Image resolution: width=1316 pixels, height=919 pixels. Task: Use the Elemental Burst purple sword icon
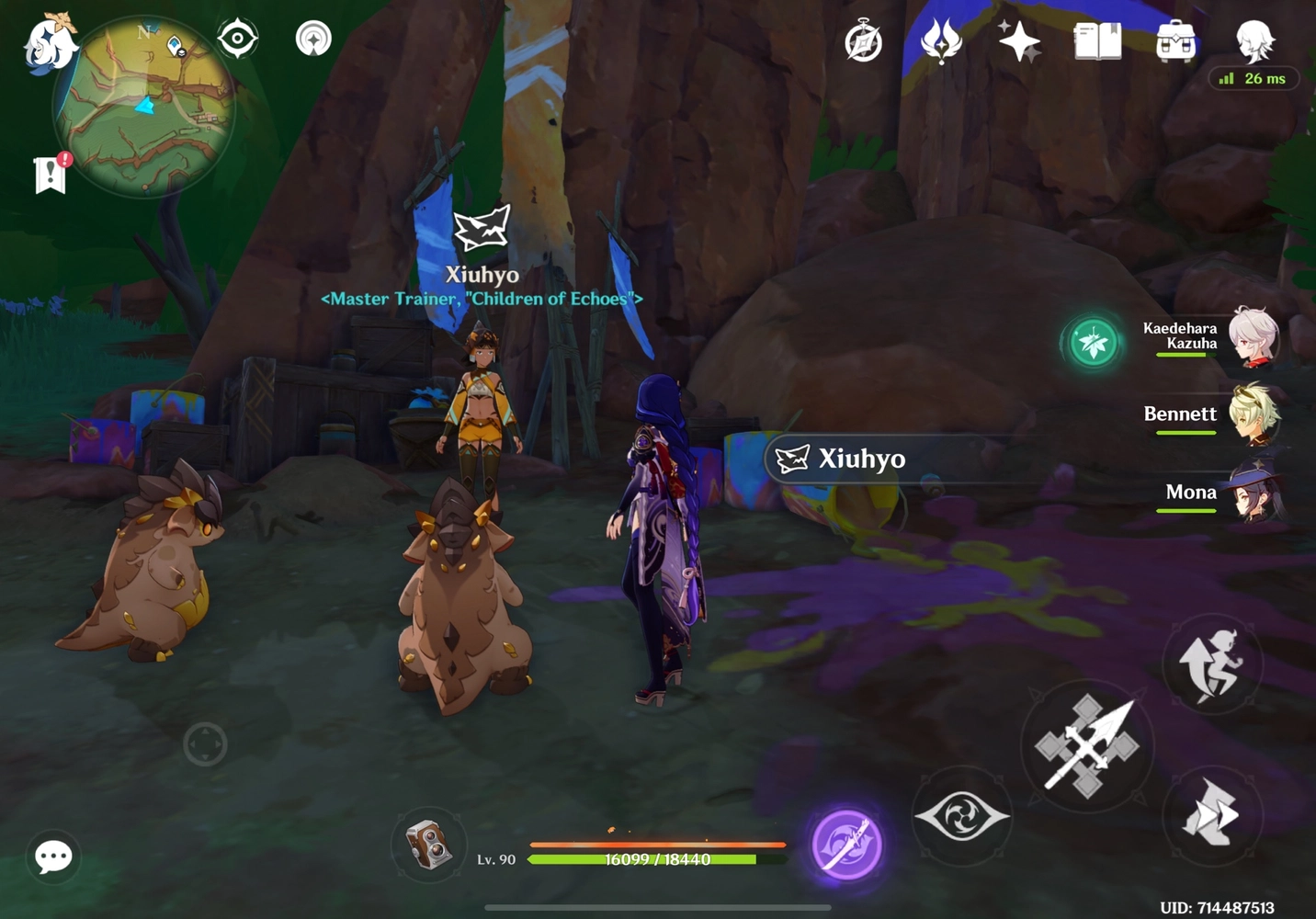pos(846,844)
